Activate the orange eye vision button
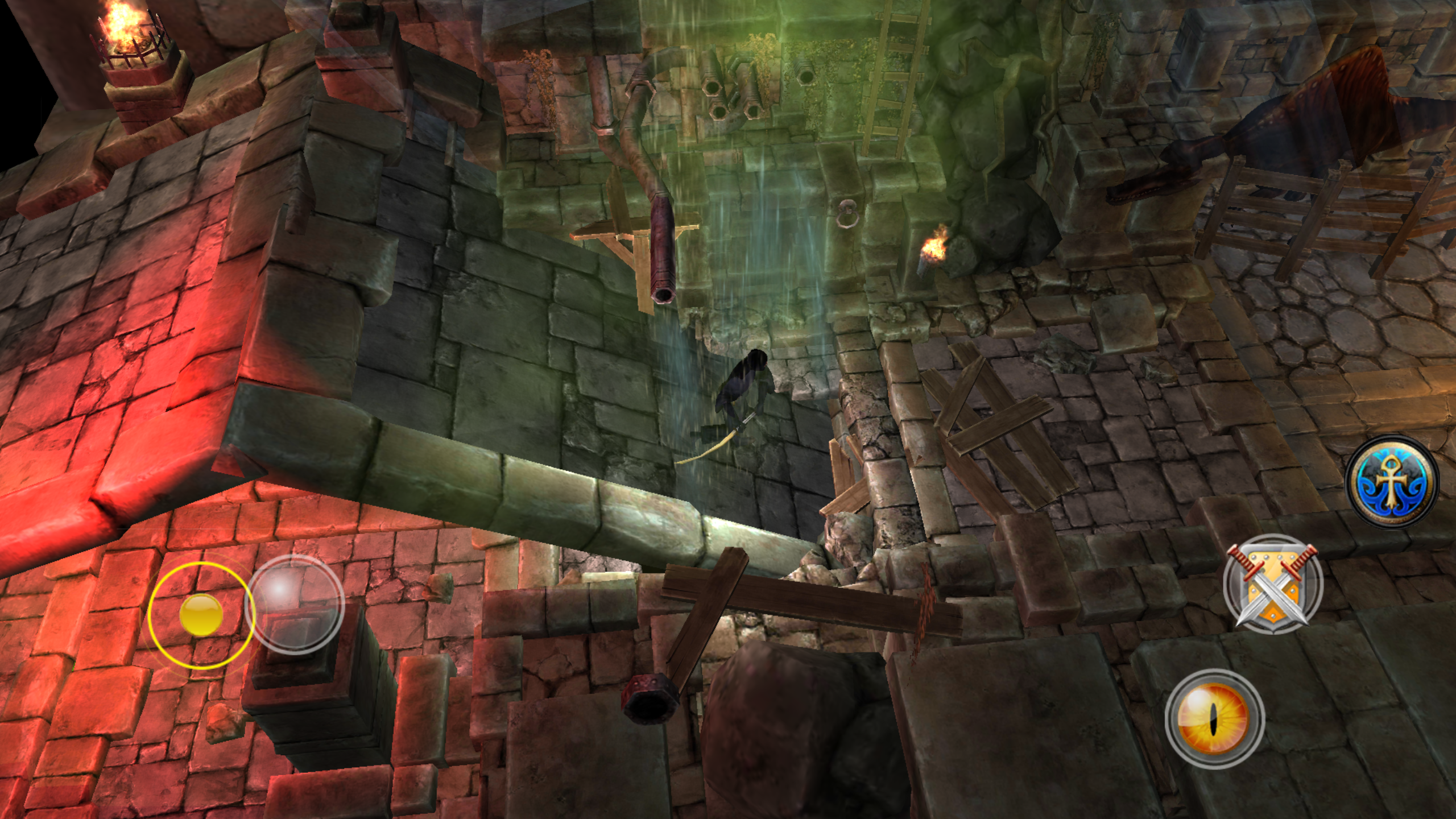This screenshot has width=1456, height=819. [x=1214, y=718]
